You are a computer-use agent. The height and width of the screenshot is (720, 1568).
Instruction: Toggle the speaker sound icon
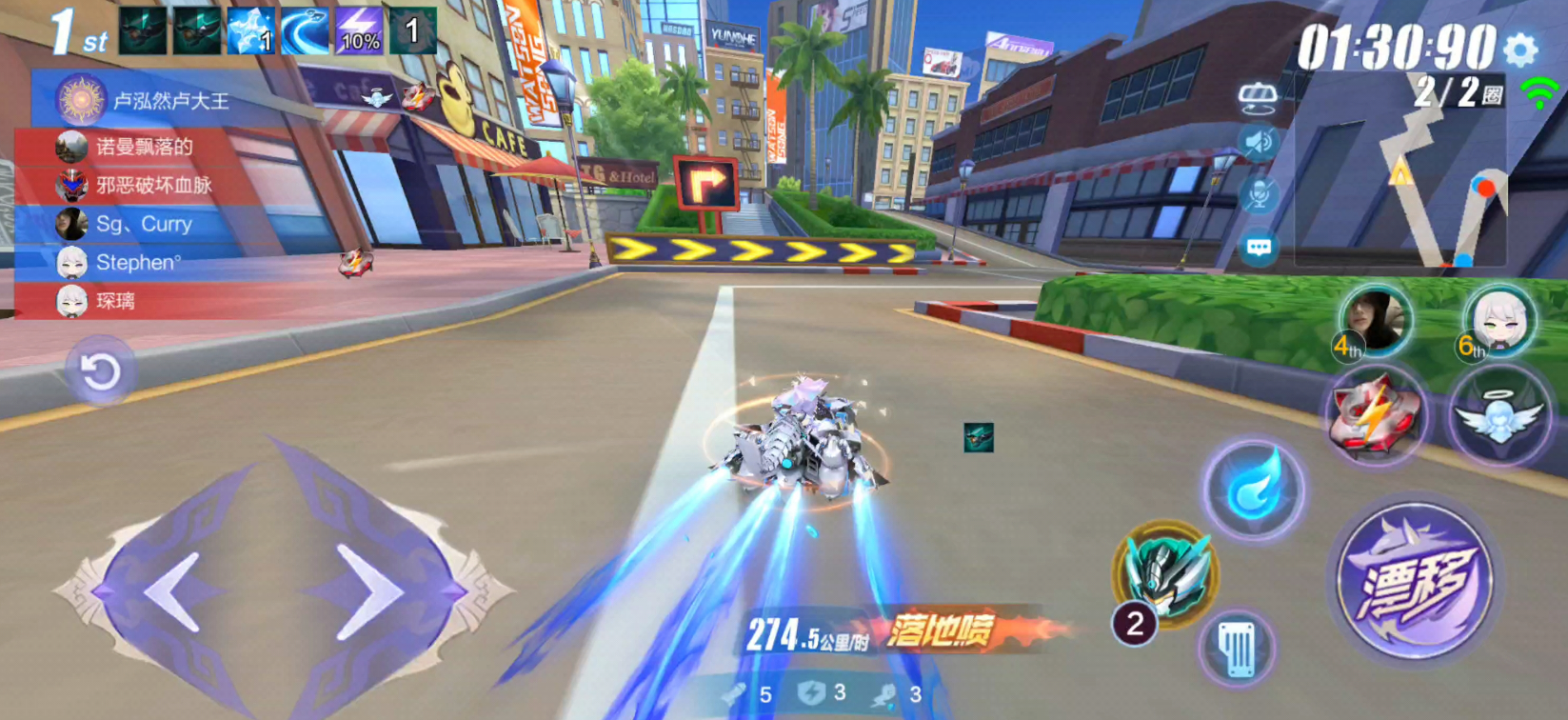click(x=1259, y=143)
